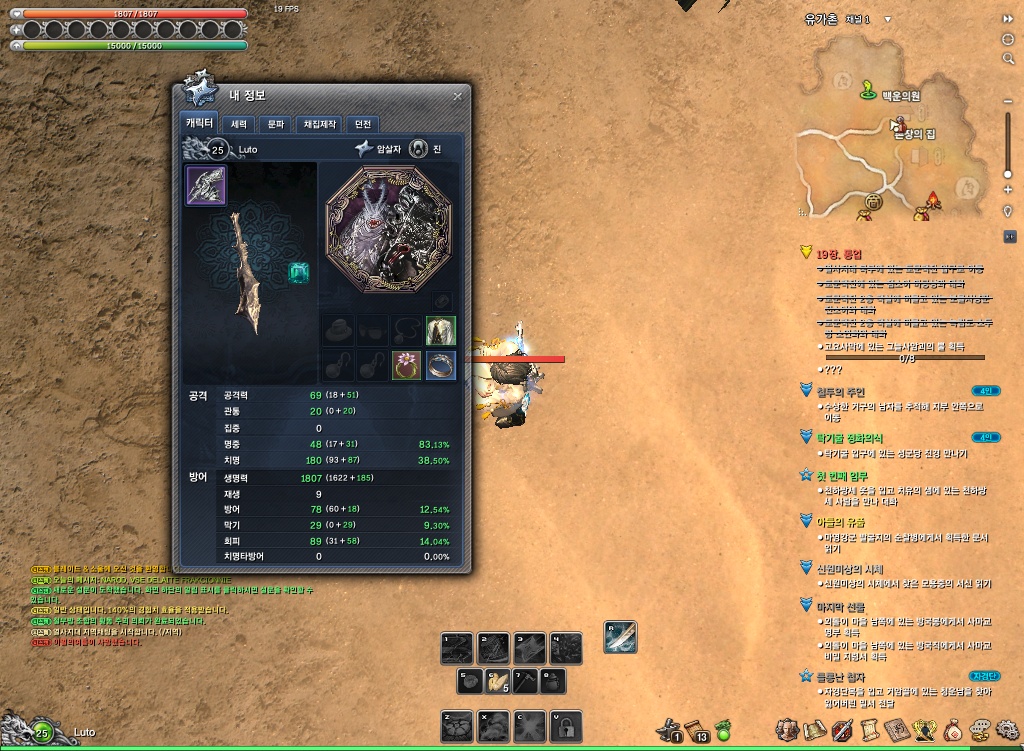Collapse the minimap with the double-arrow button

tap(1008, 19)
